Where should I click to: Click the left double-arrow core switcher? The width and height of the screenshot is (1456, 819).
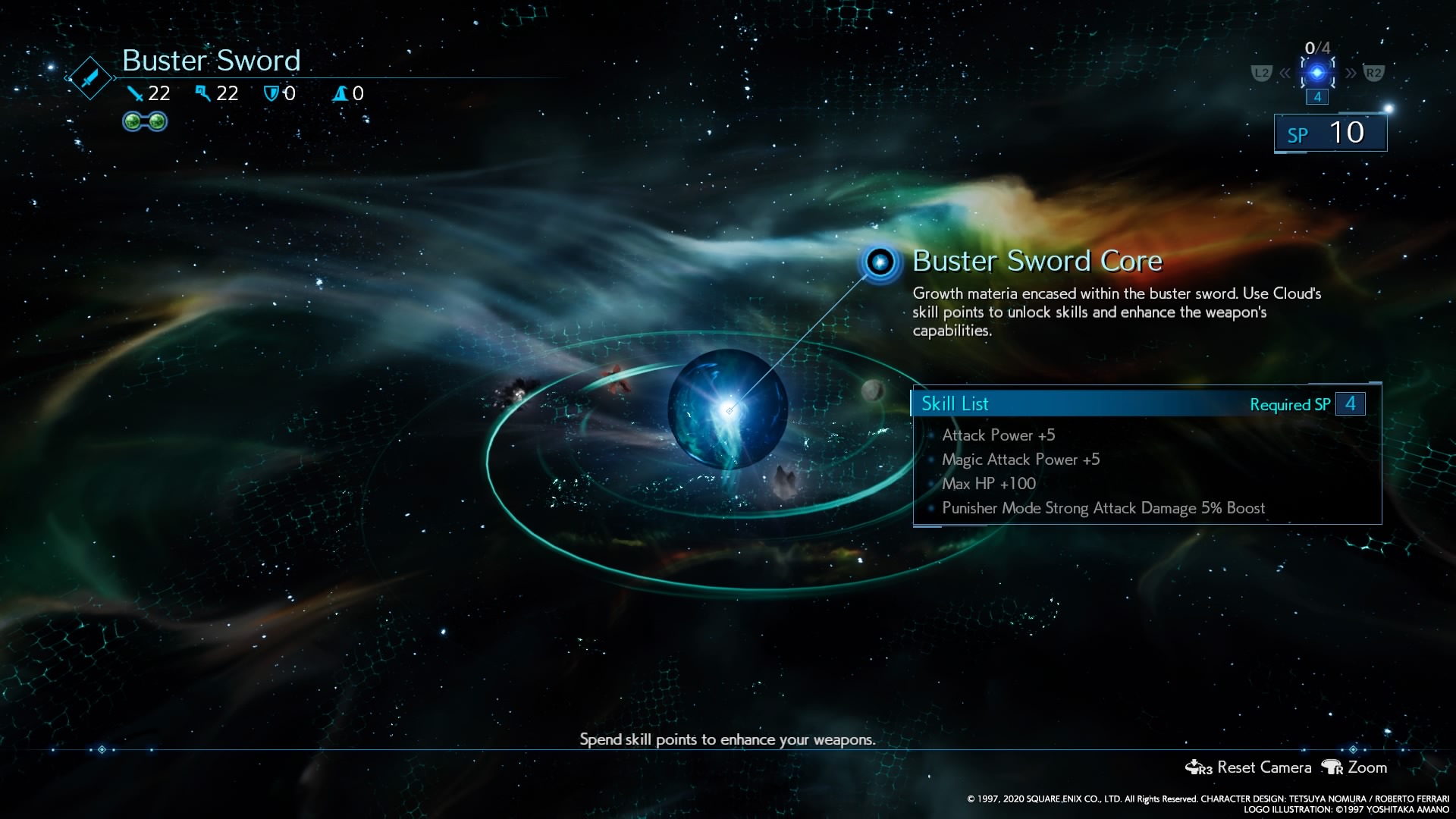pyautogui.click(x=1285, y=74)
